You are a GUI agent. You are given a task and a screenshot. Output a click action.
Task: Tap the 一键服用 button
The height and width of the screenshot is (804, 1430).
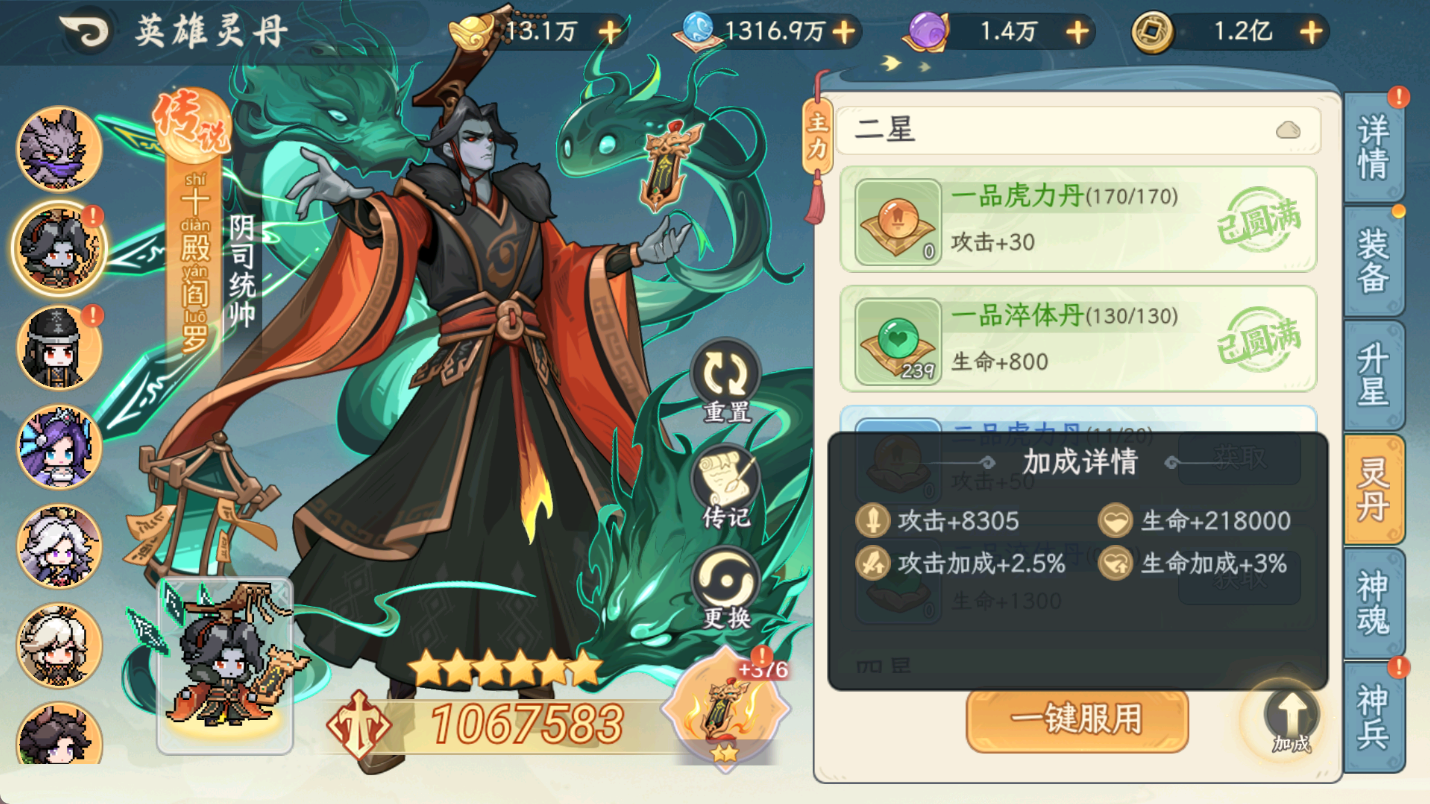pyautogui.click(x=1077, y=720)
